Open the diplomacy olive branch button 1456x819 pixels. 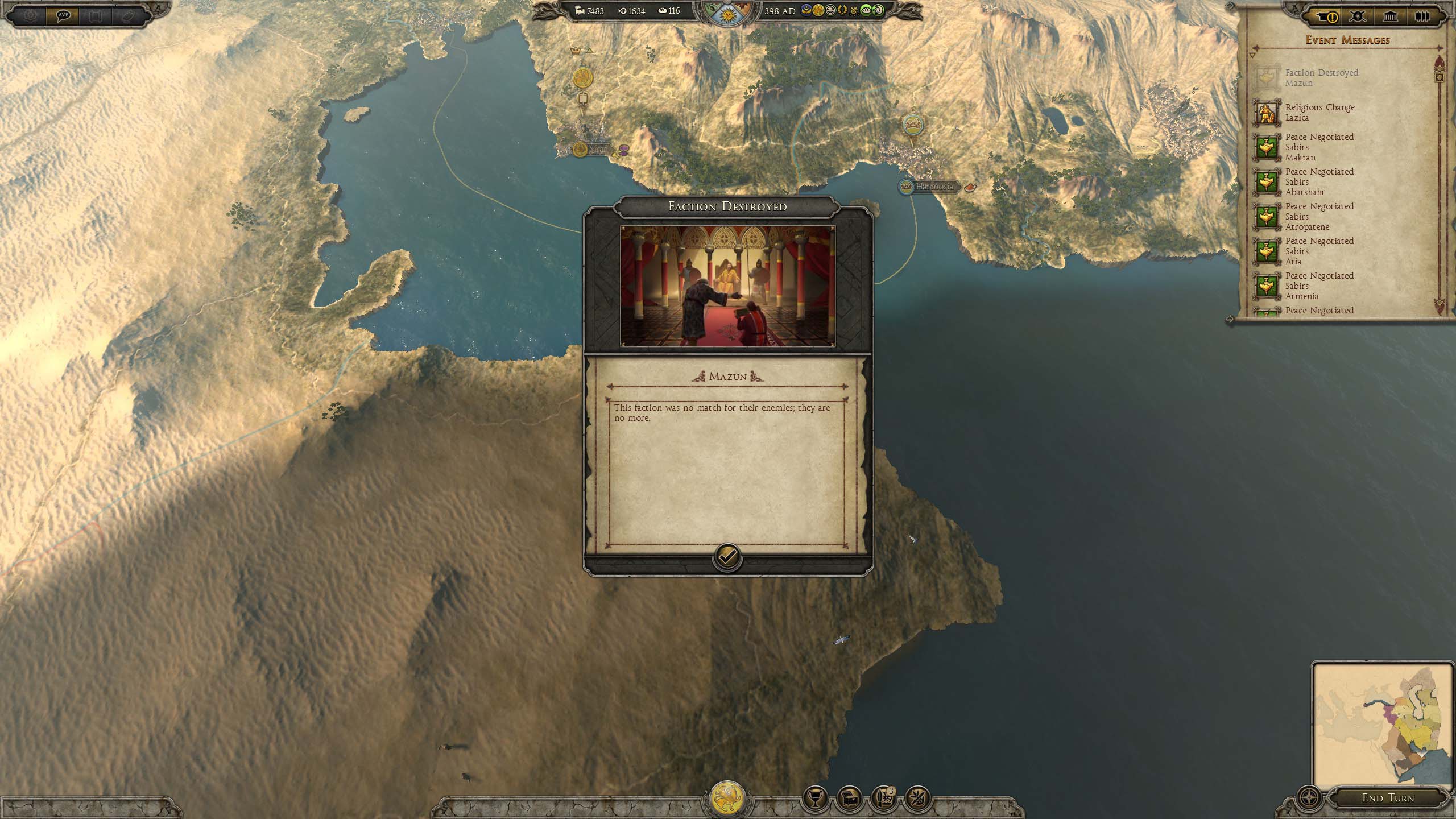[917, 800]
